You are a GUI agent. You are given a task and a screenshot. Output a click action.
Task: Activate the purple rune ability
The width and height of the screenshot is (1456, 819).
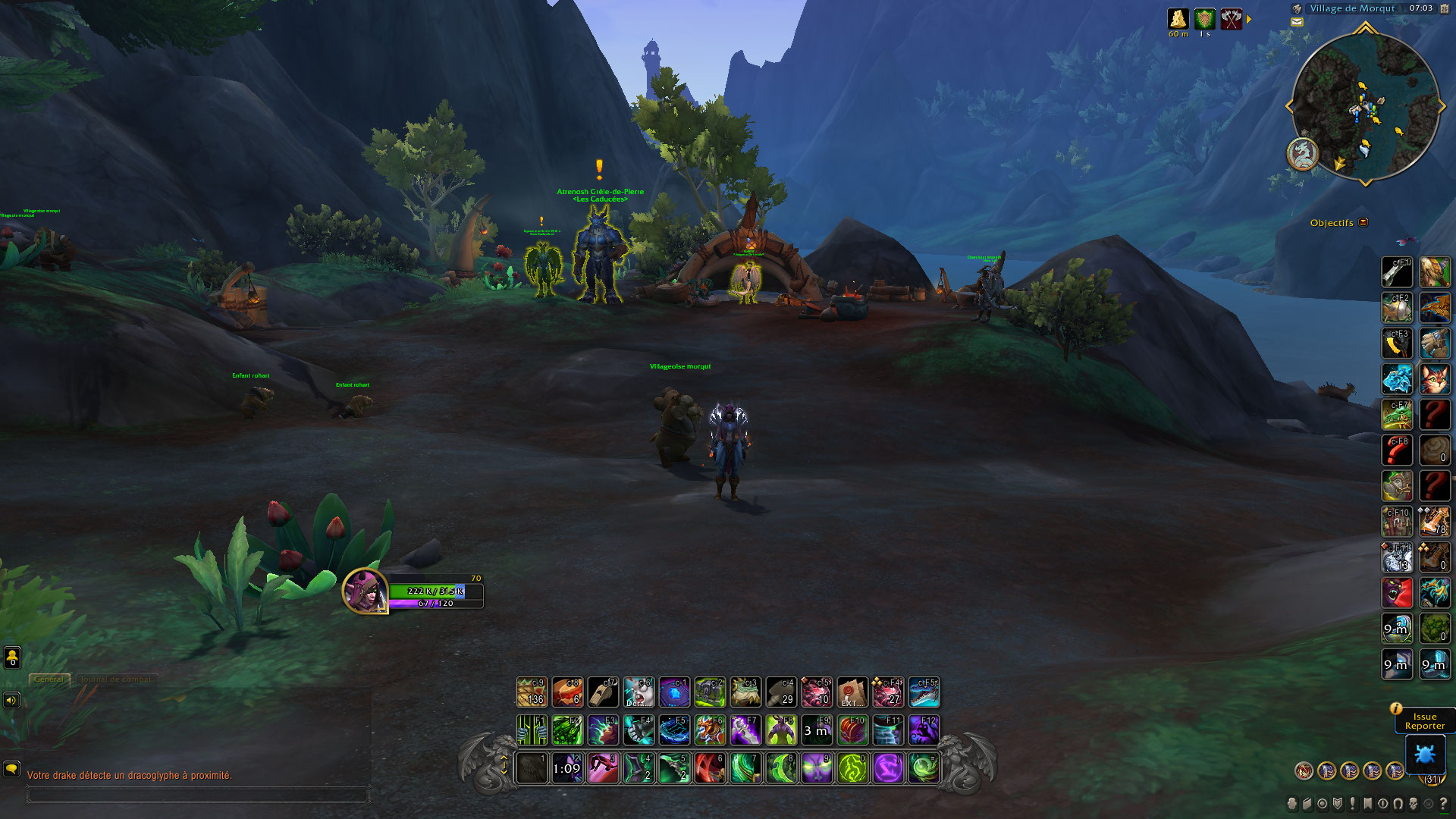[x=888, y=768]
